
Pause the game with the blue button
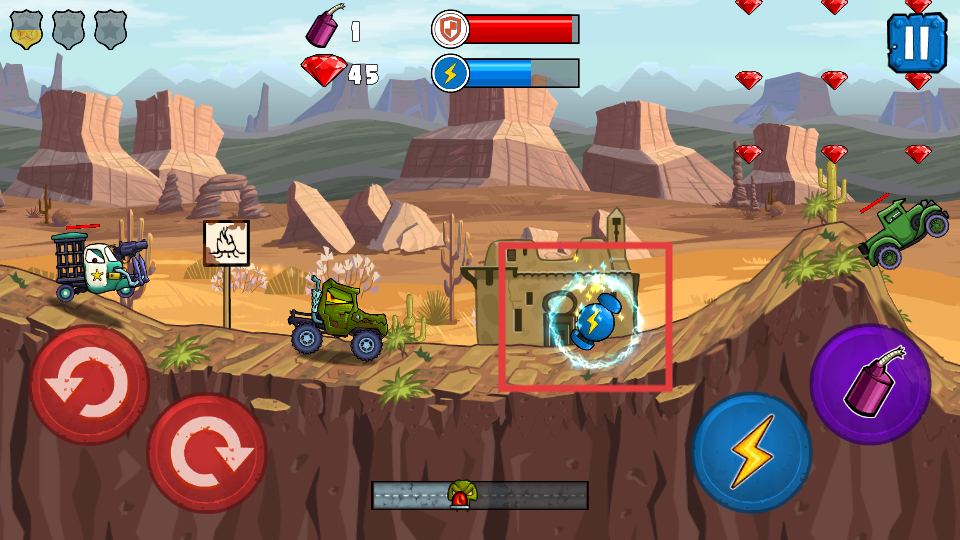[x=916, y=43]
